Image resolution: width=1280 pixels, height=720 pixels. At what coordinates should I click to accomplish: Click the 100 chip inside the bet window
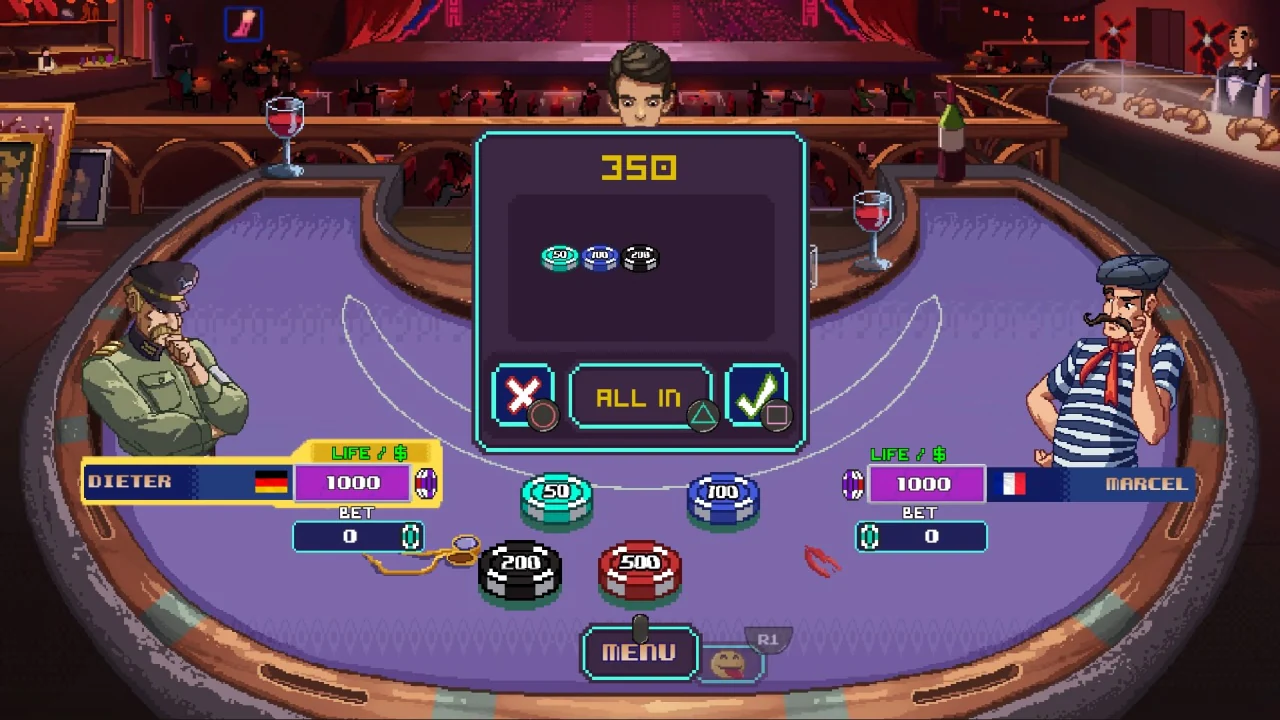coord(599,257)
